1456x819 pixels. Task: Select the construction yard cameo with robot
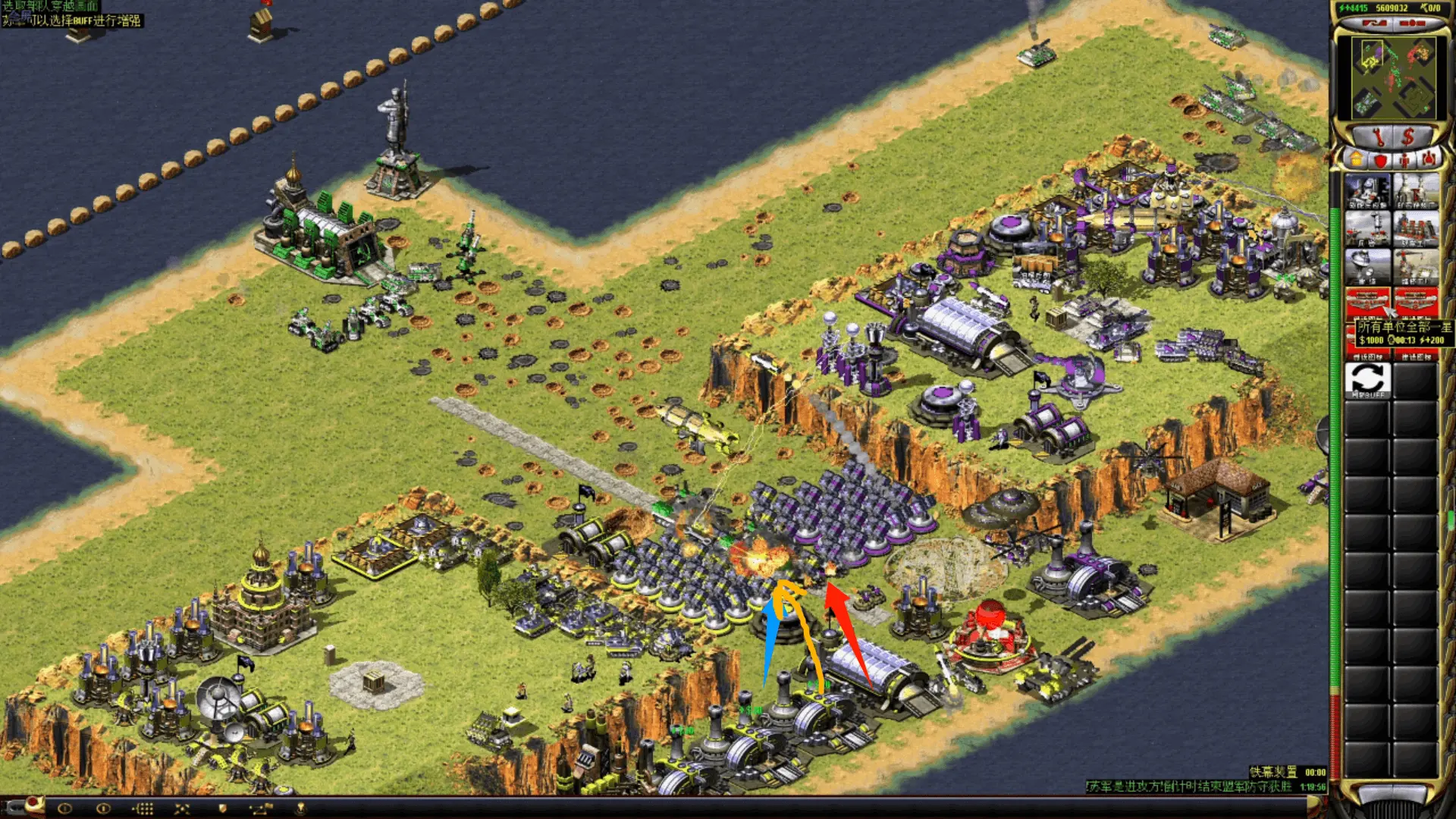[1367, 190]
